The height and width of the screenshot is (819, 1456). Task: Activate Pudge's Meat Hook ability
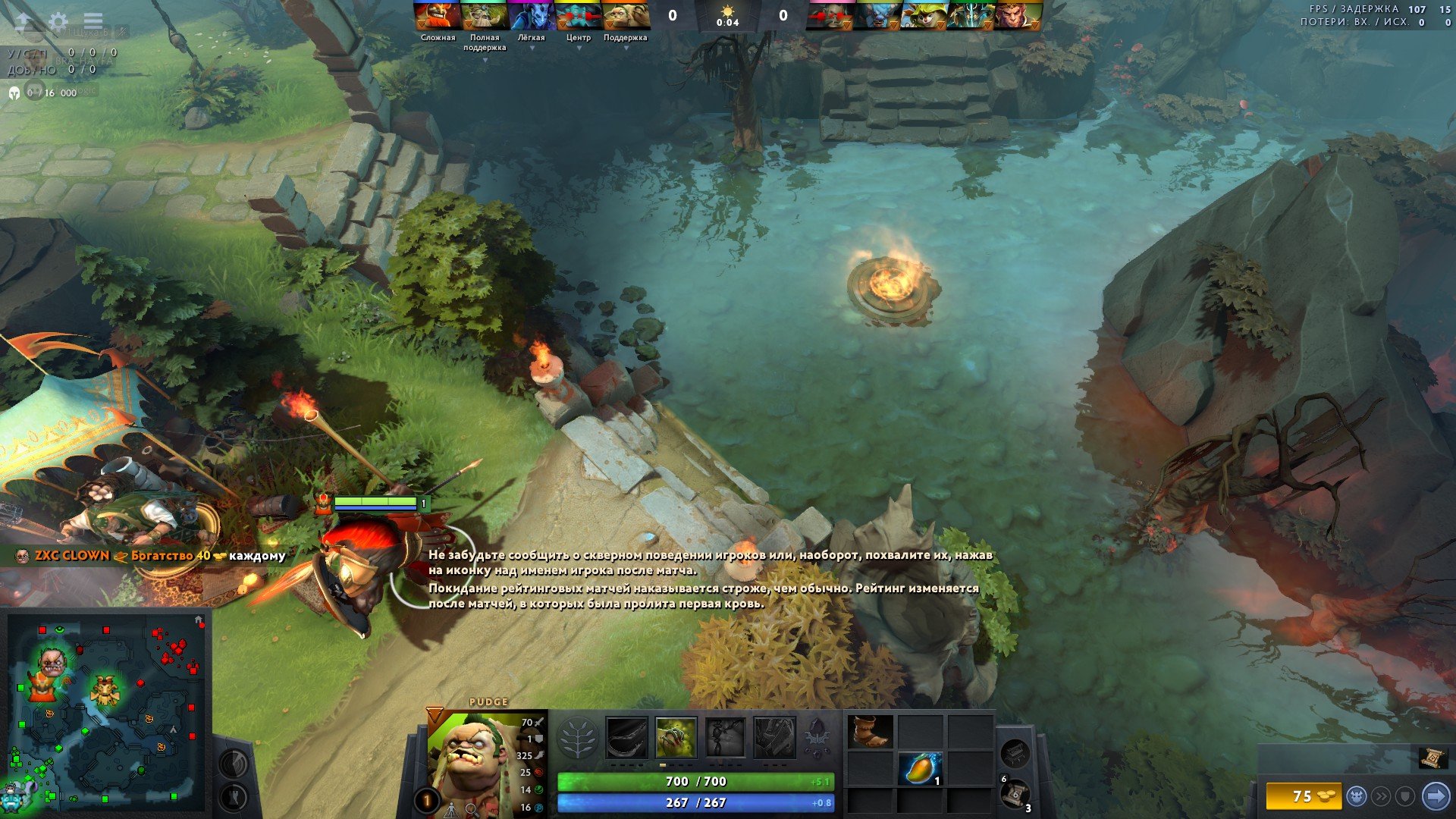click(x=626, y=737)
